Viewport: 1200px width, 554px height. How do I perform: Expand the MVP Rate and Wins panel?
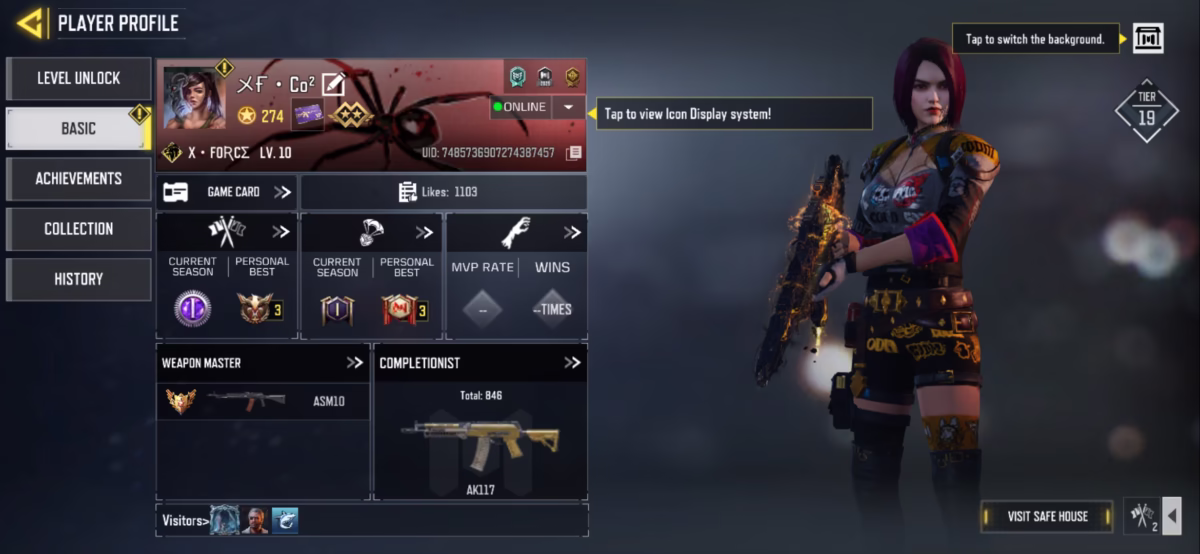pyautogui.click(x=571, y=232)
